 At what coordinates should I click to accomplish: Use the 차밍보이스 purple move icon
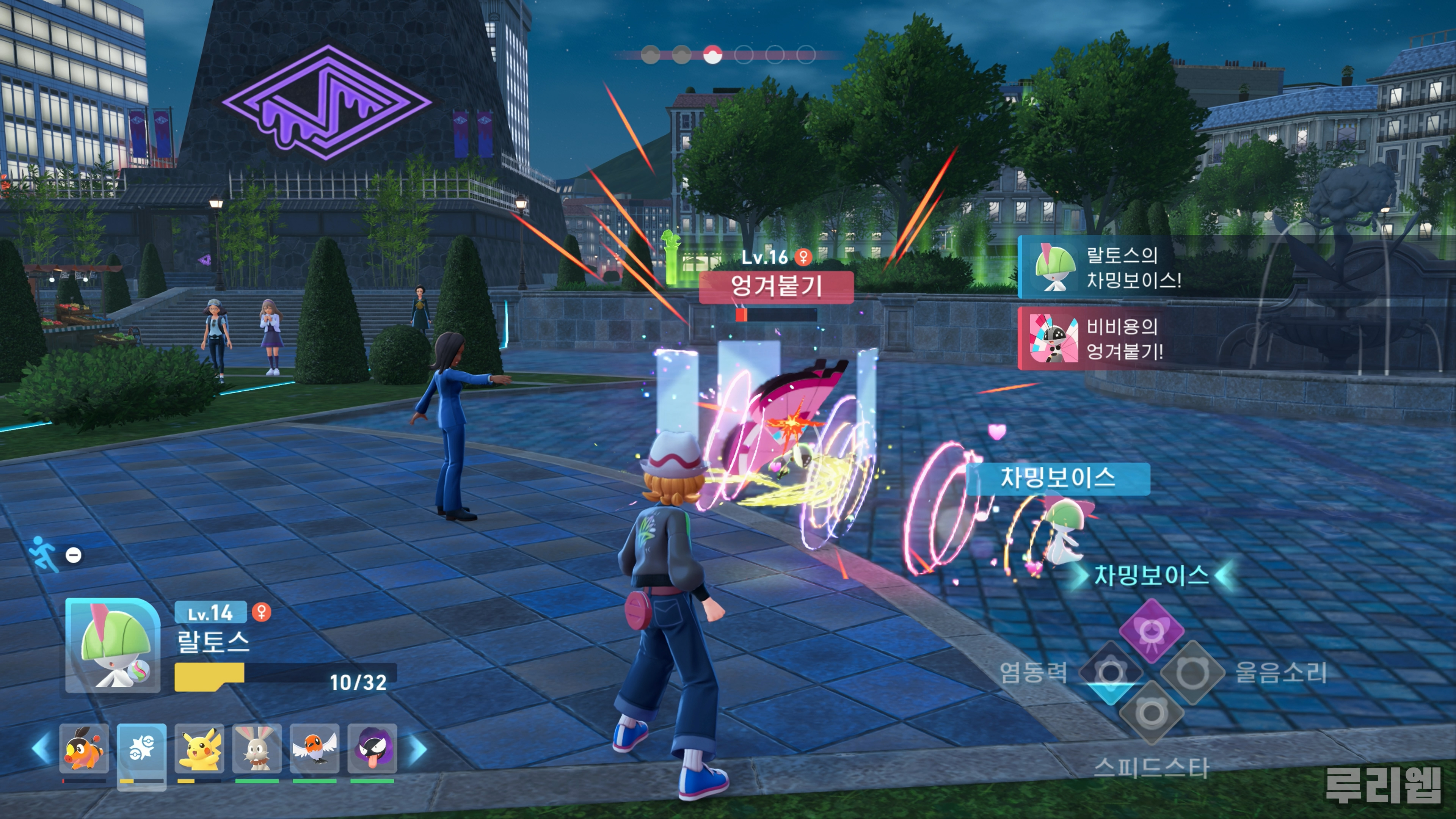pos(1152,631)
